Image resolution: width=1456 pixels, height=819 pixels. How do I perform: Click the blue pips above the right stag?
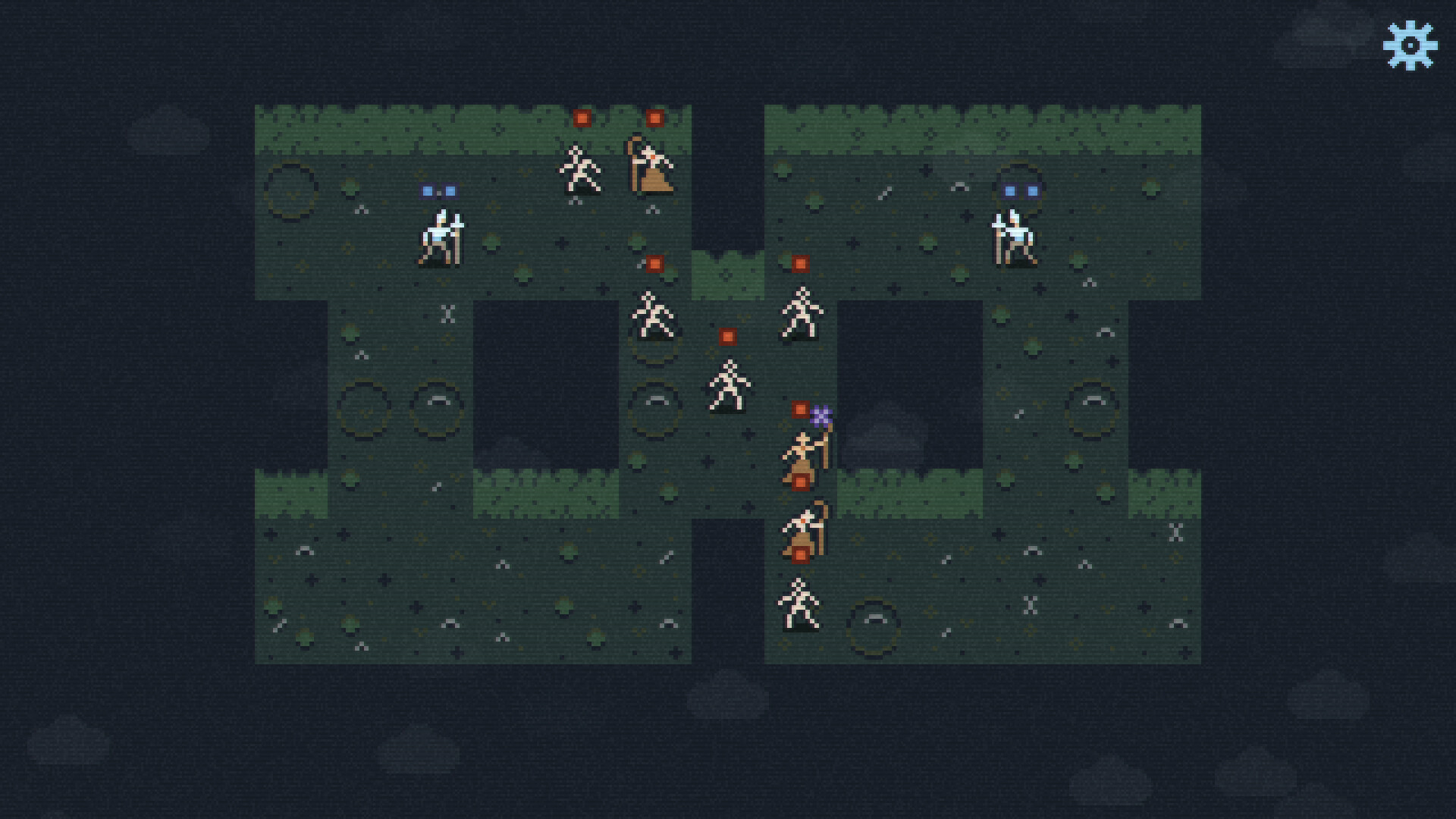[1020, 191]
